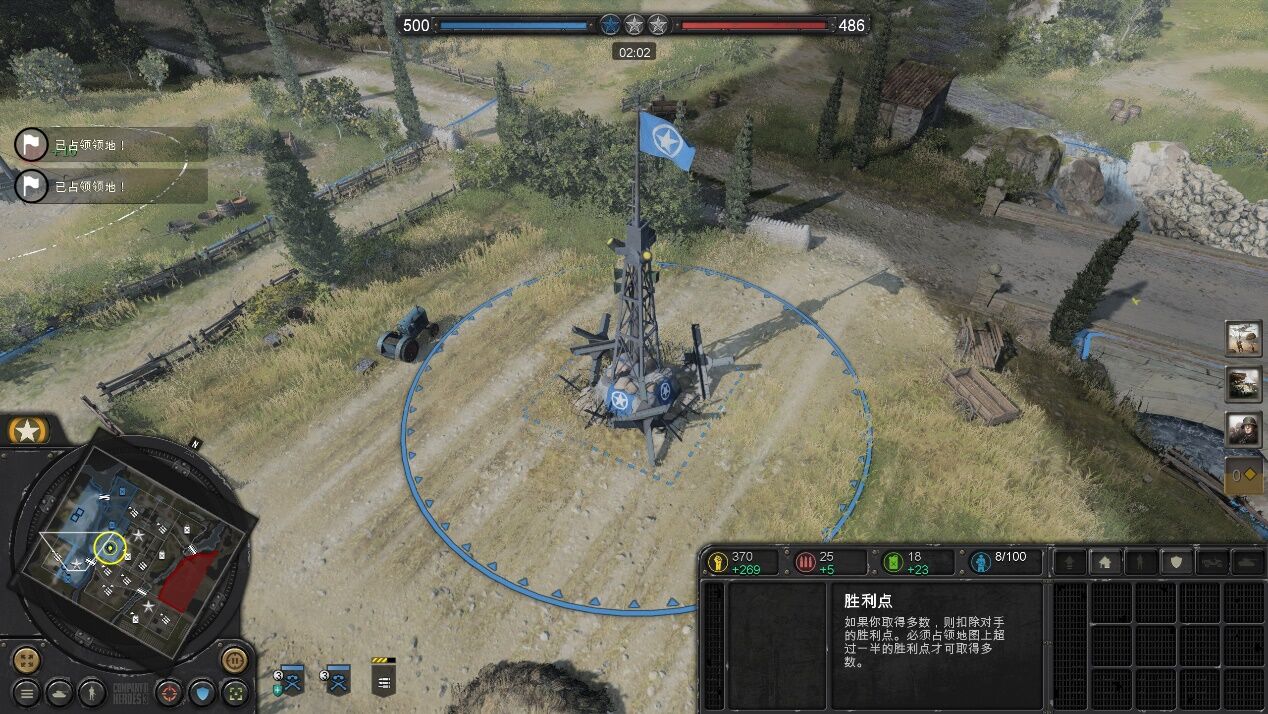Open the hamburger menu button
1268x714 pixels.
tap(27, 691)
